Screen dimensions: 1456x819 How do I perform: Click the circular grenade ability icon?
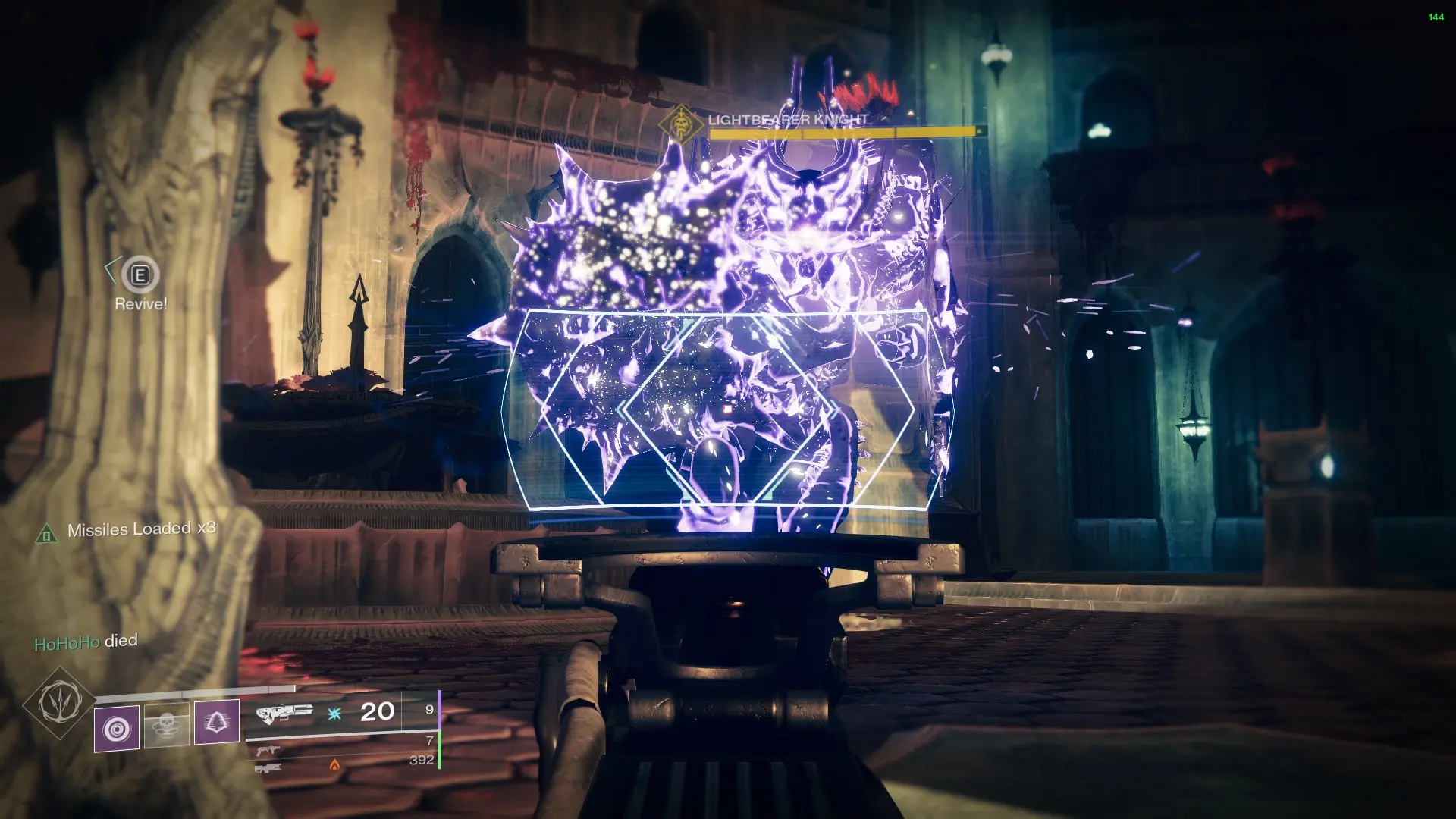pyautogui.click(x=116, y=729)
